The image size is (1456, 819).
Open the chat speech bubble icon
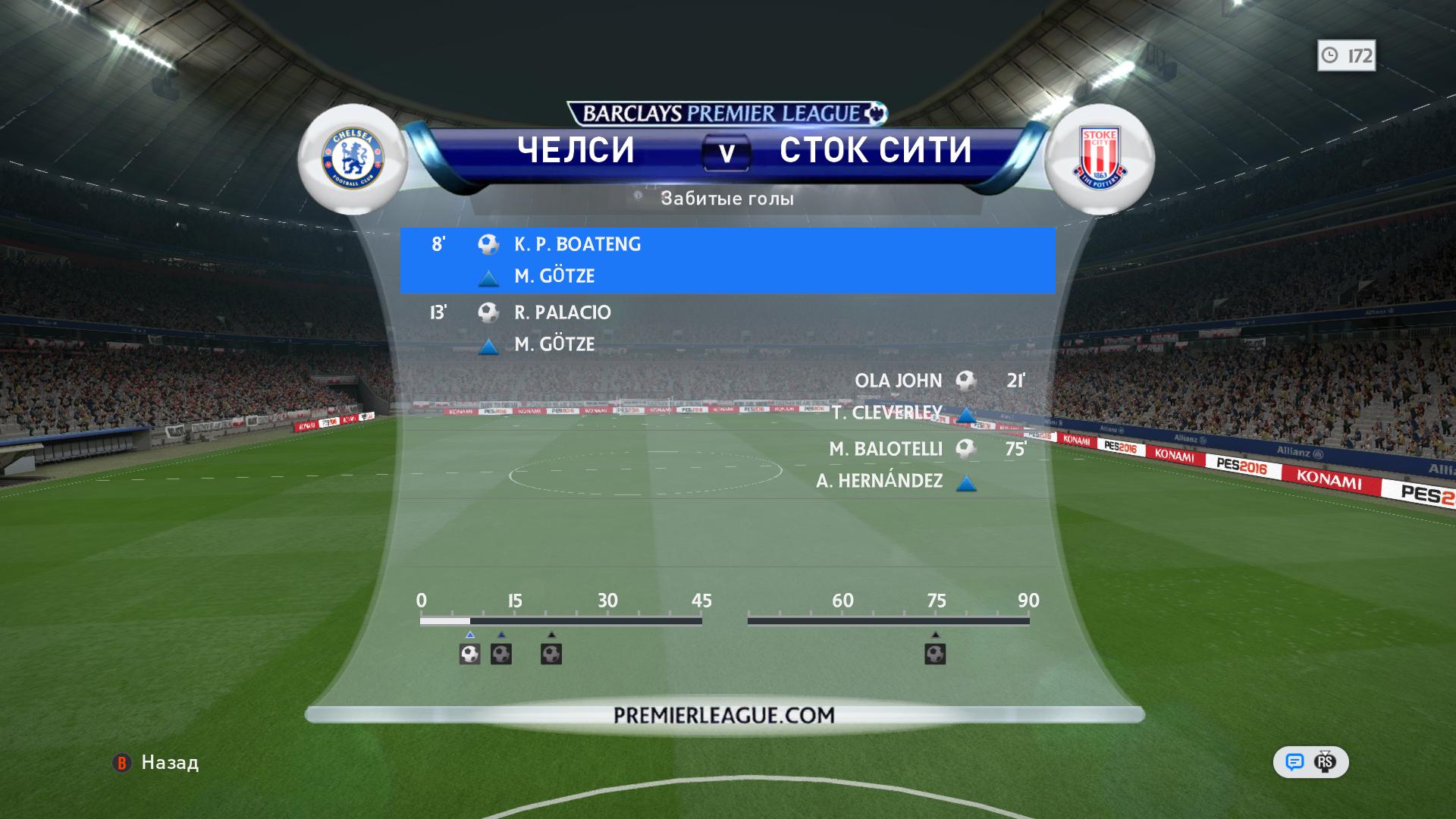(x=1294, y=762)
